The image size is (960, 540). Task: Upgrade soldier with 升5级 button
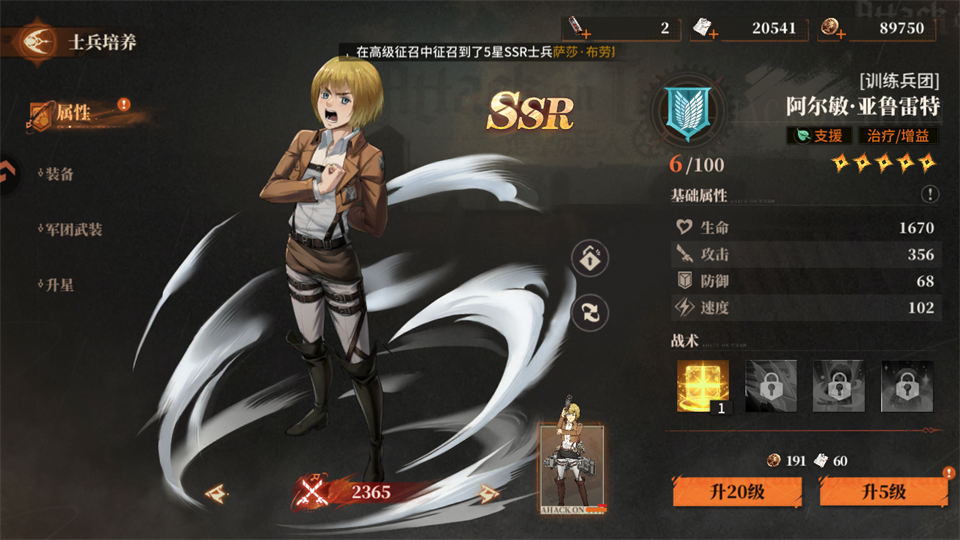(883, 491)
